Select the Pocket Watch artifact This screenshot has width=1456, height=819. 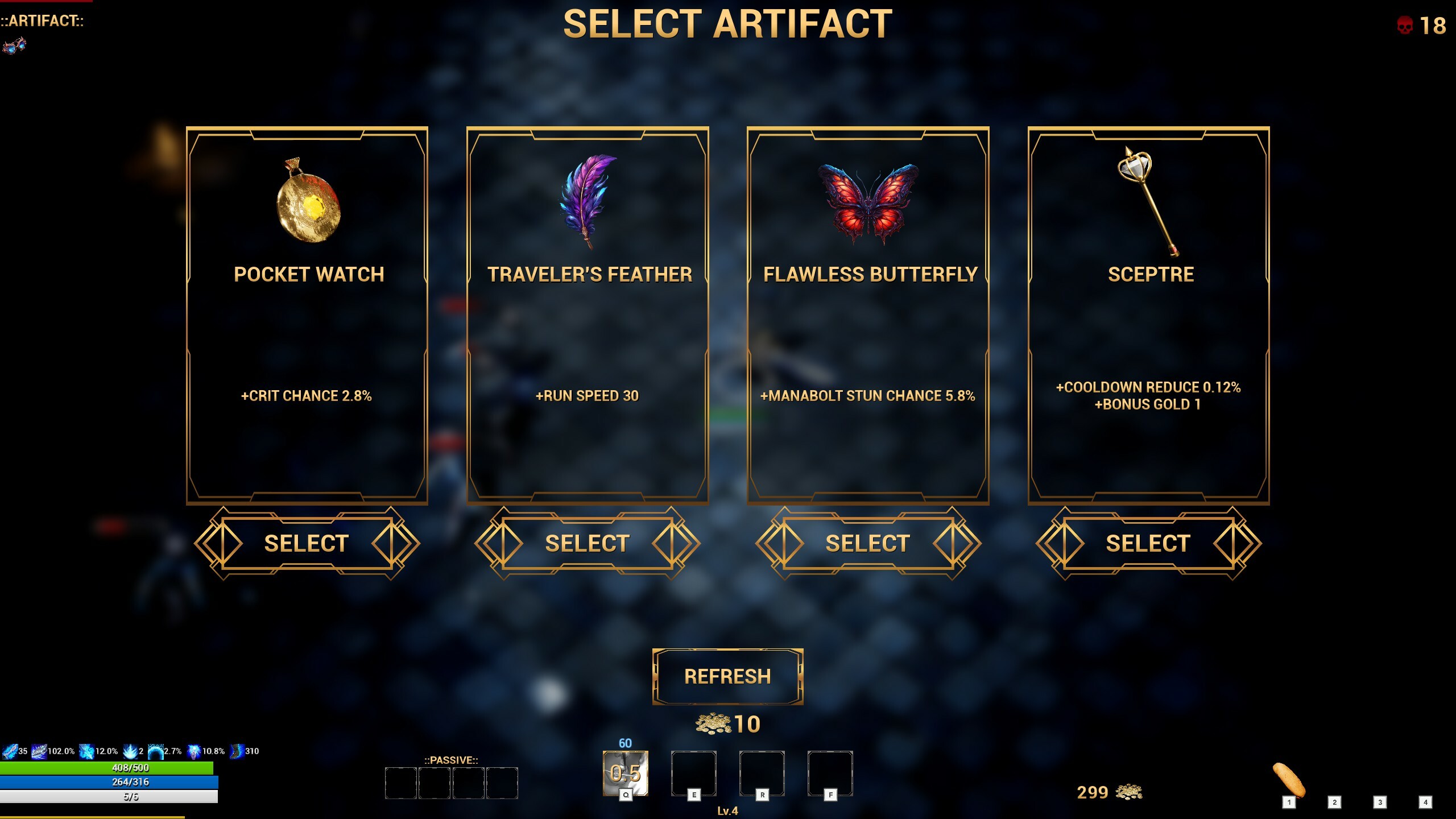(306, 543)
